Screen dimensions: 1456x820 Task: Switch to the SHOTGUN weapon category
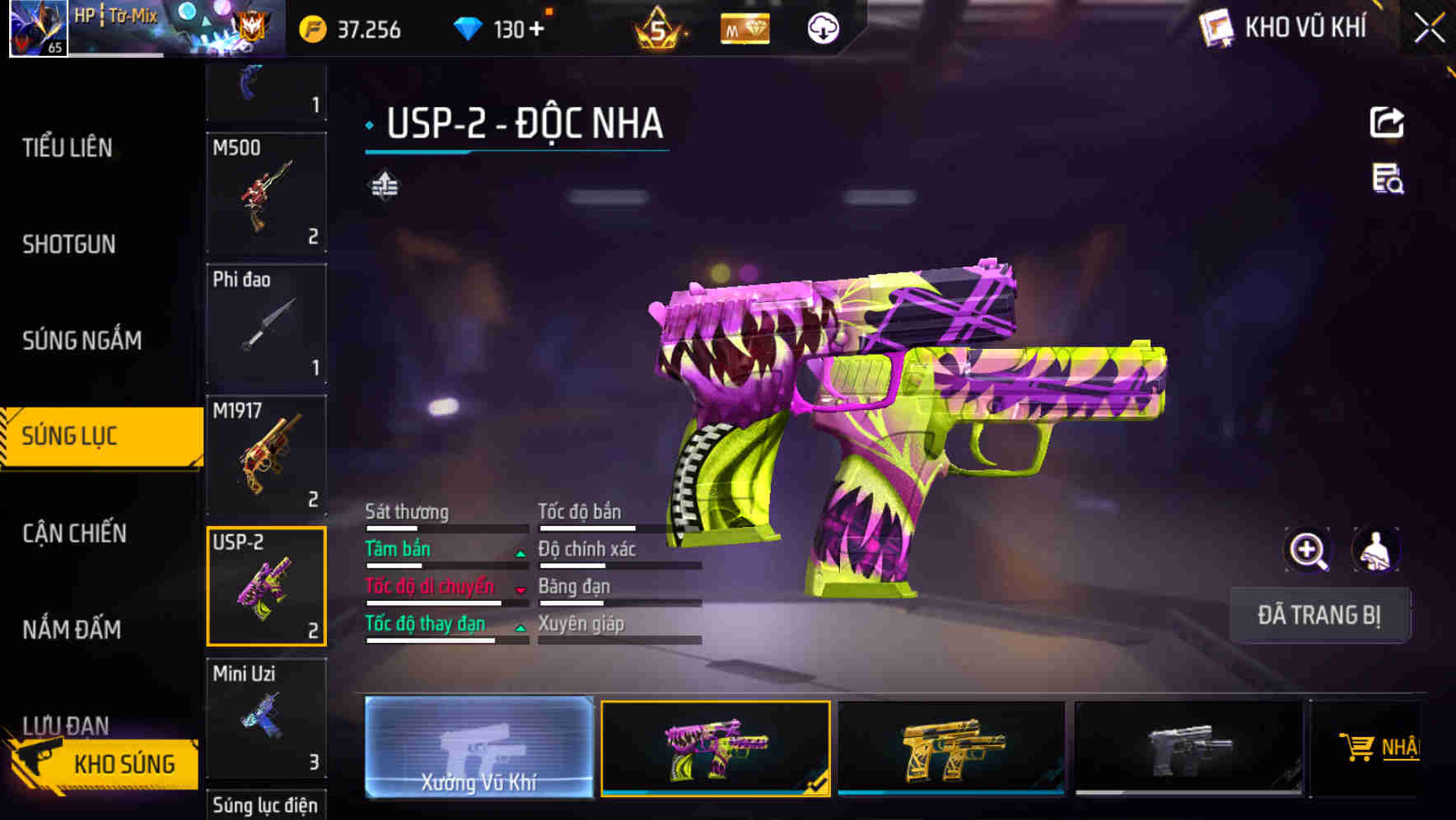[69, 244]
